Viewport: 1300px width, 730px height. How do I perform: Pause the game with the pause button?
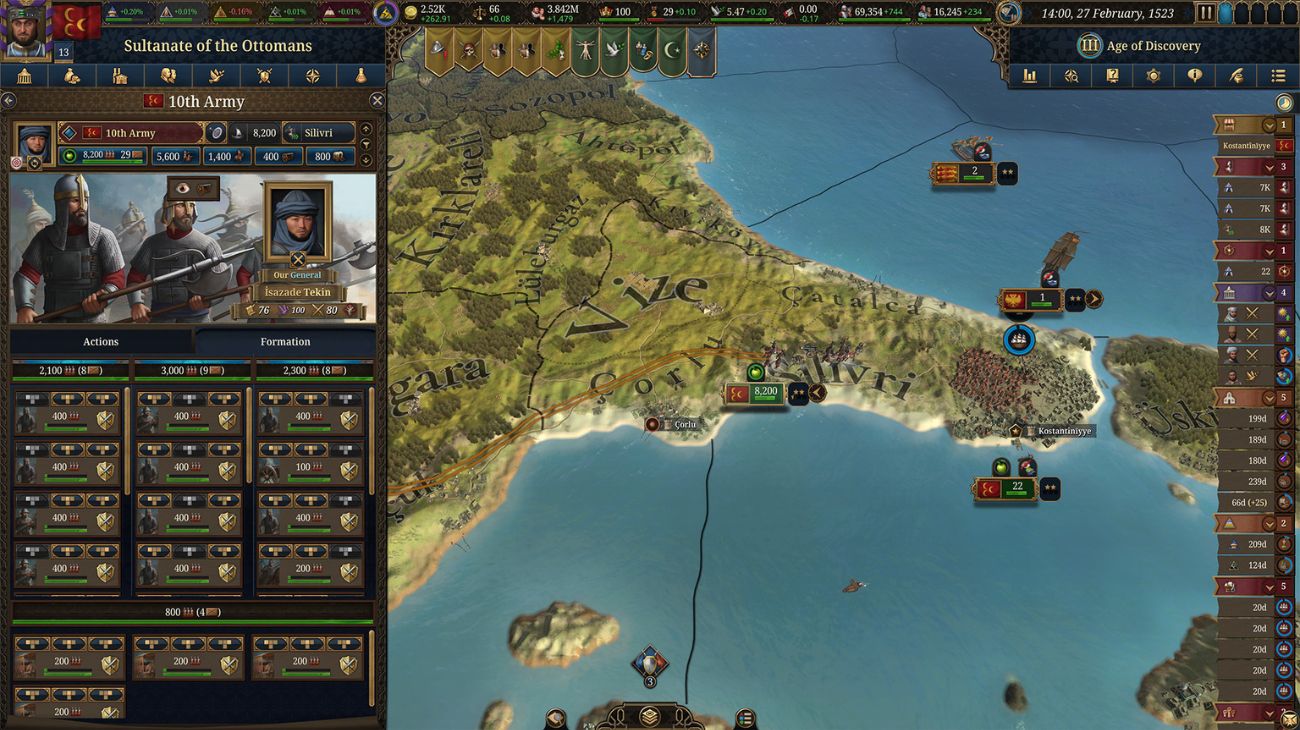(x=1207, y=13)
